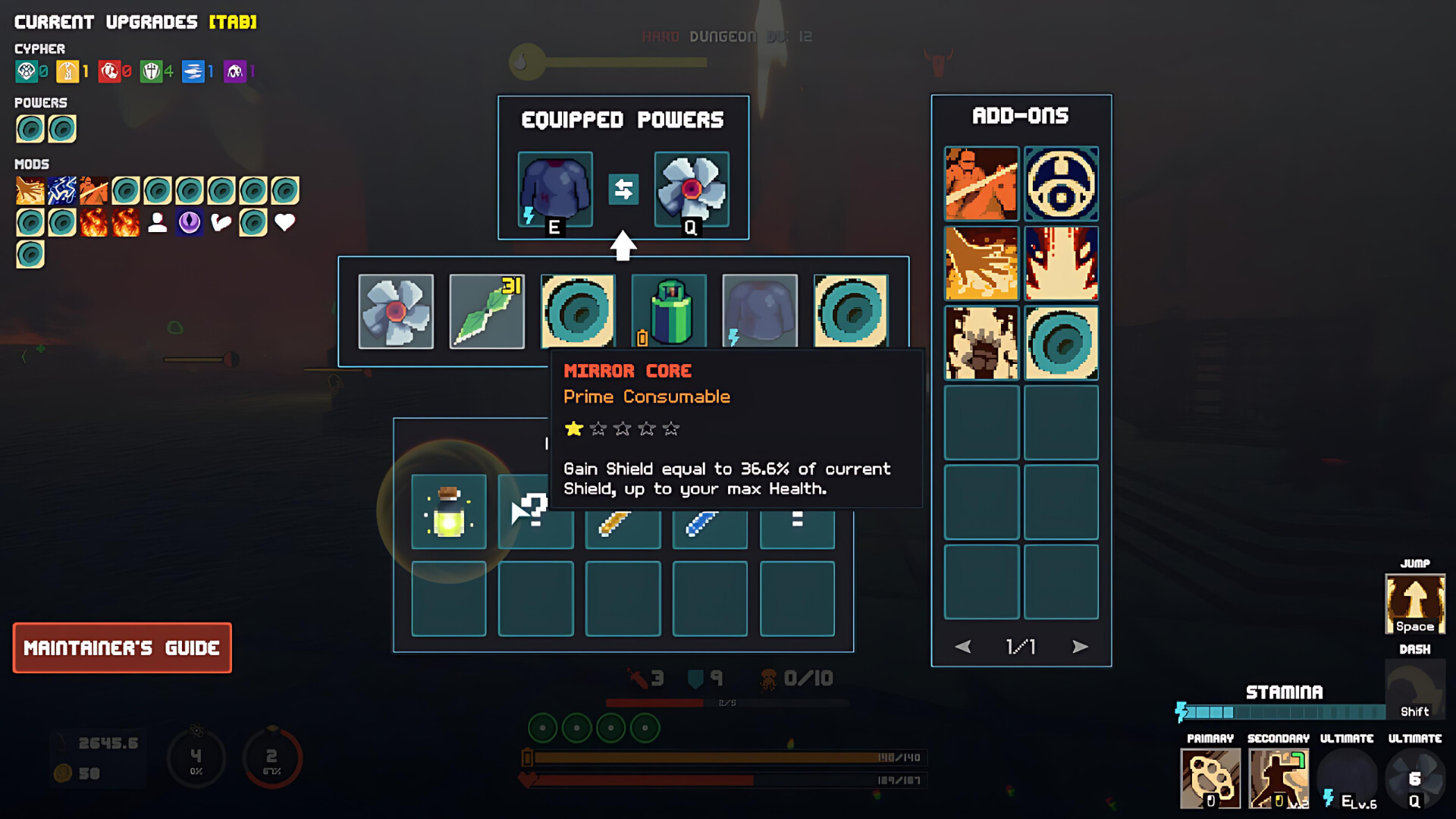Select the green blade item showing 31
Image resolution: width=1456 pixels, height=819 pixels.
pos(486,311)
